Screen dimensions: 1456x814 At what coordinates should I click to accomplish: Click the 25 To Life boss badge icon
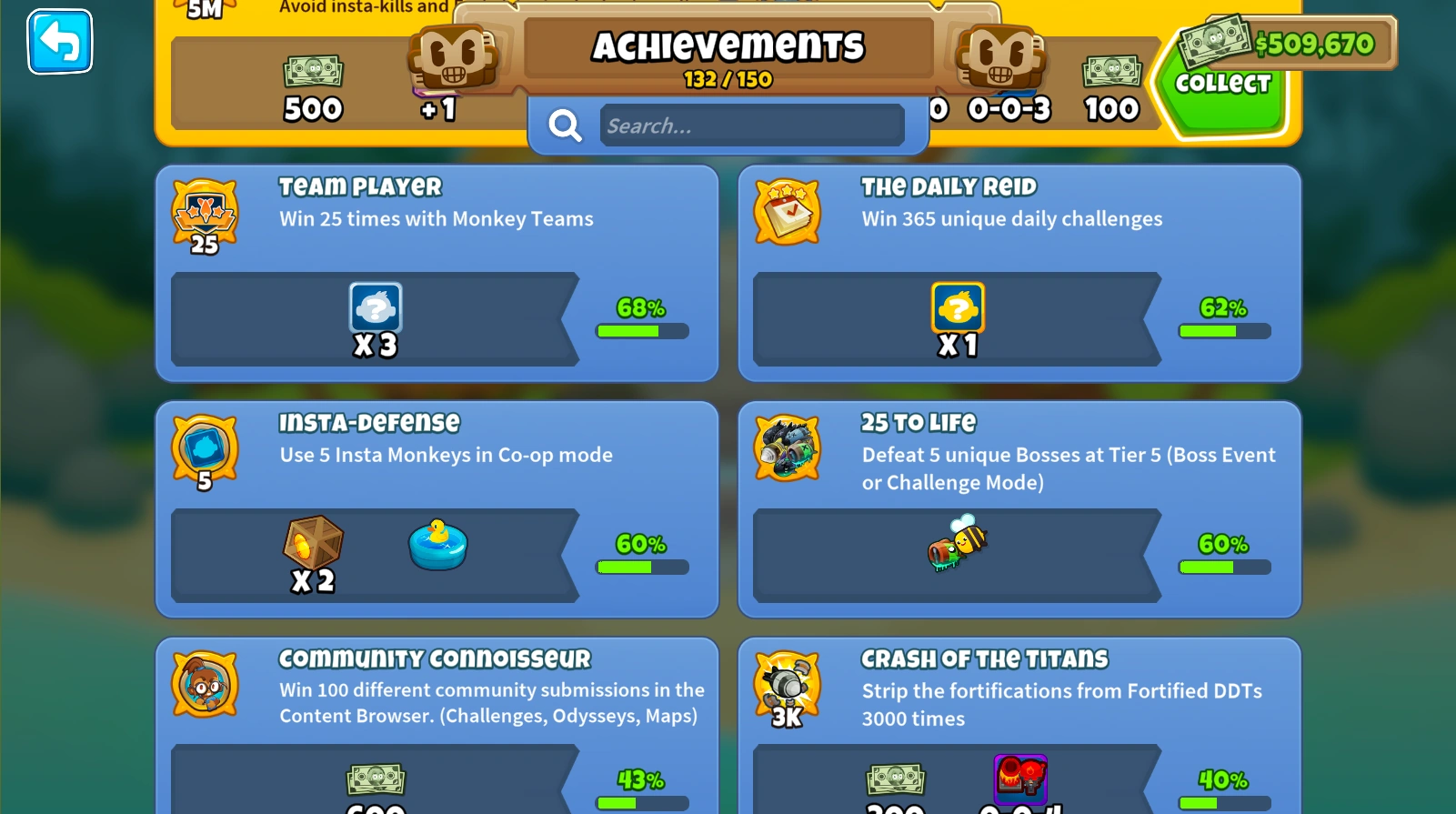point(788,447)
